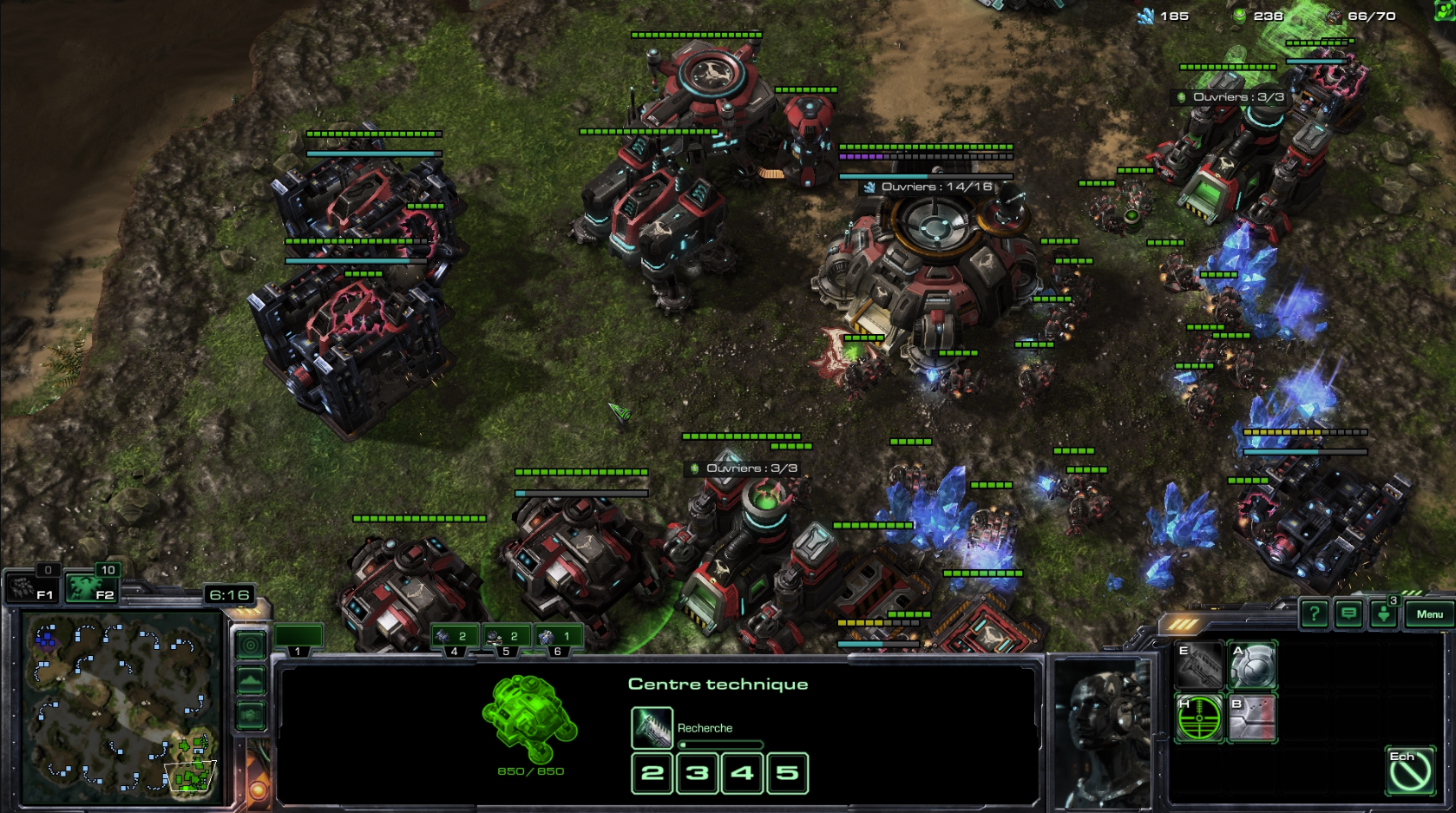1456x813 pixels.
Task: Click queue slot 2 below Recherche
Action: point(653,773)
